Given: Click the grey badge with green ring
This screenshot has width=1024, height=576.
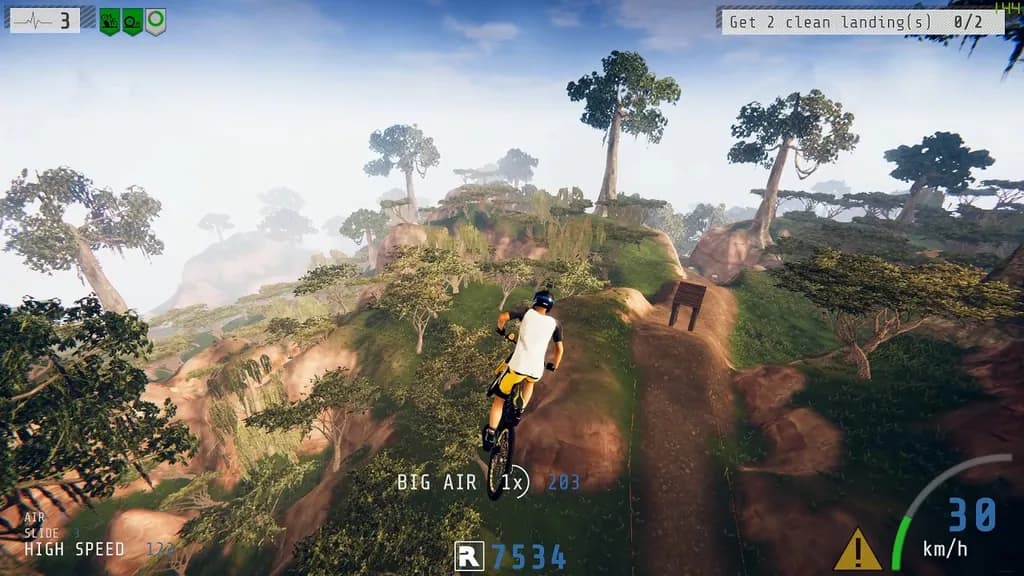Looking at the screenshot, I should [x=155, y=21].
